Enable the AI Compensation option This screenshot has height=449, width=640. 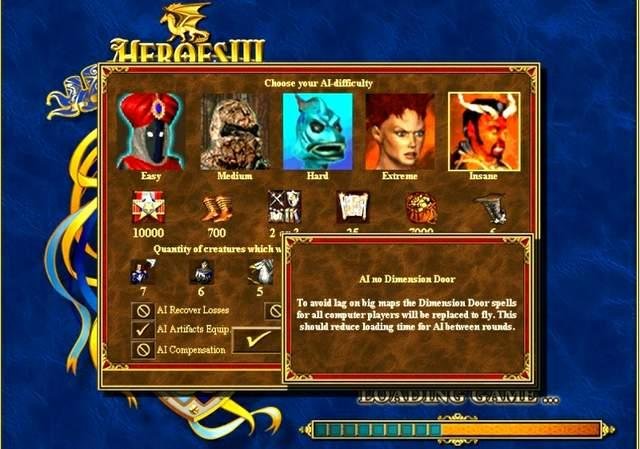[143, 349]
